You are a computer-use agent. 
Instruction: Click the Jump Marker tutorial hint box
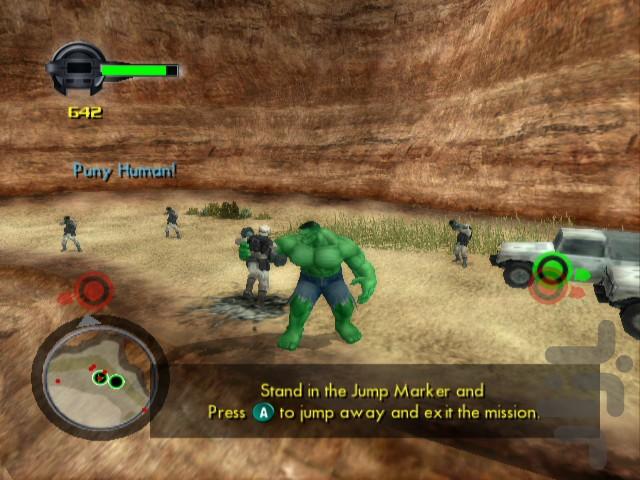click(x=374, y=401)
